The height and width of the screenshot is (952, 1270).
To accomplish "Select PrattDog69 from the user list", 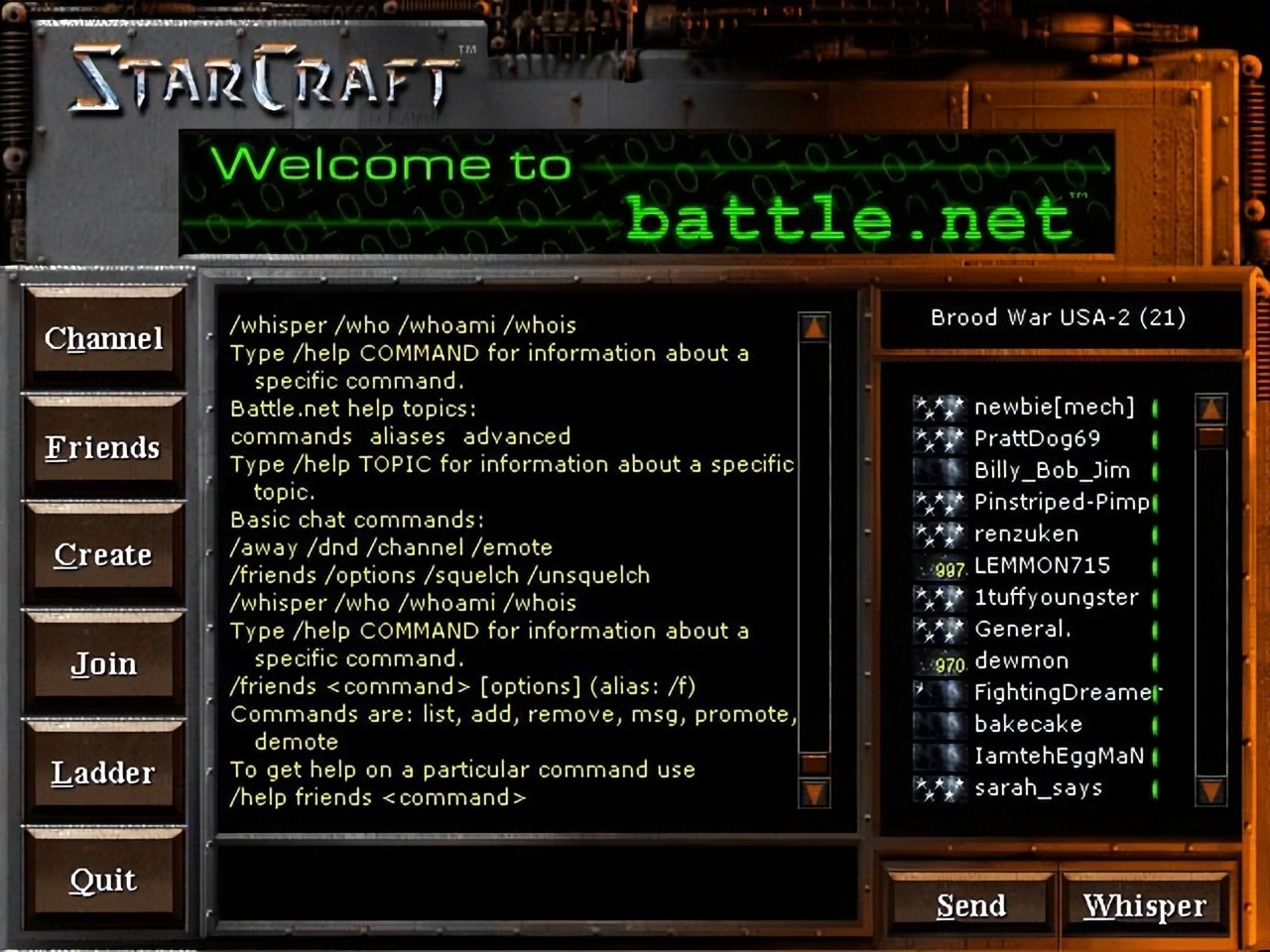I will pos(1037,438).
